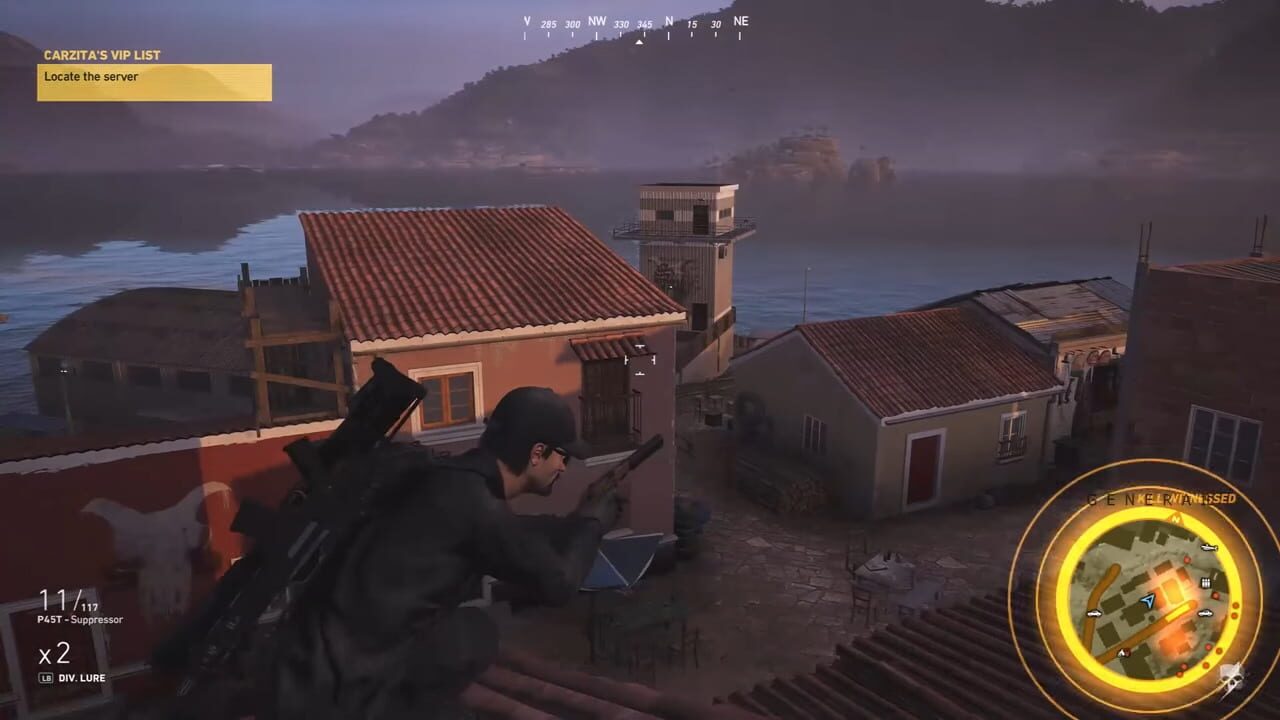Click the orange north marker atop the minimap
Image resolution: width=1280 pixels, height=720 pixels.
1174,520
